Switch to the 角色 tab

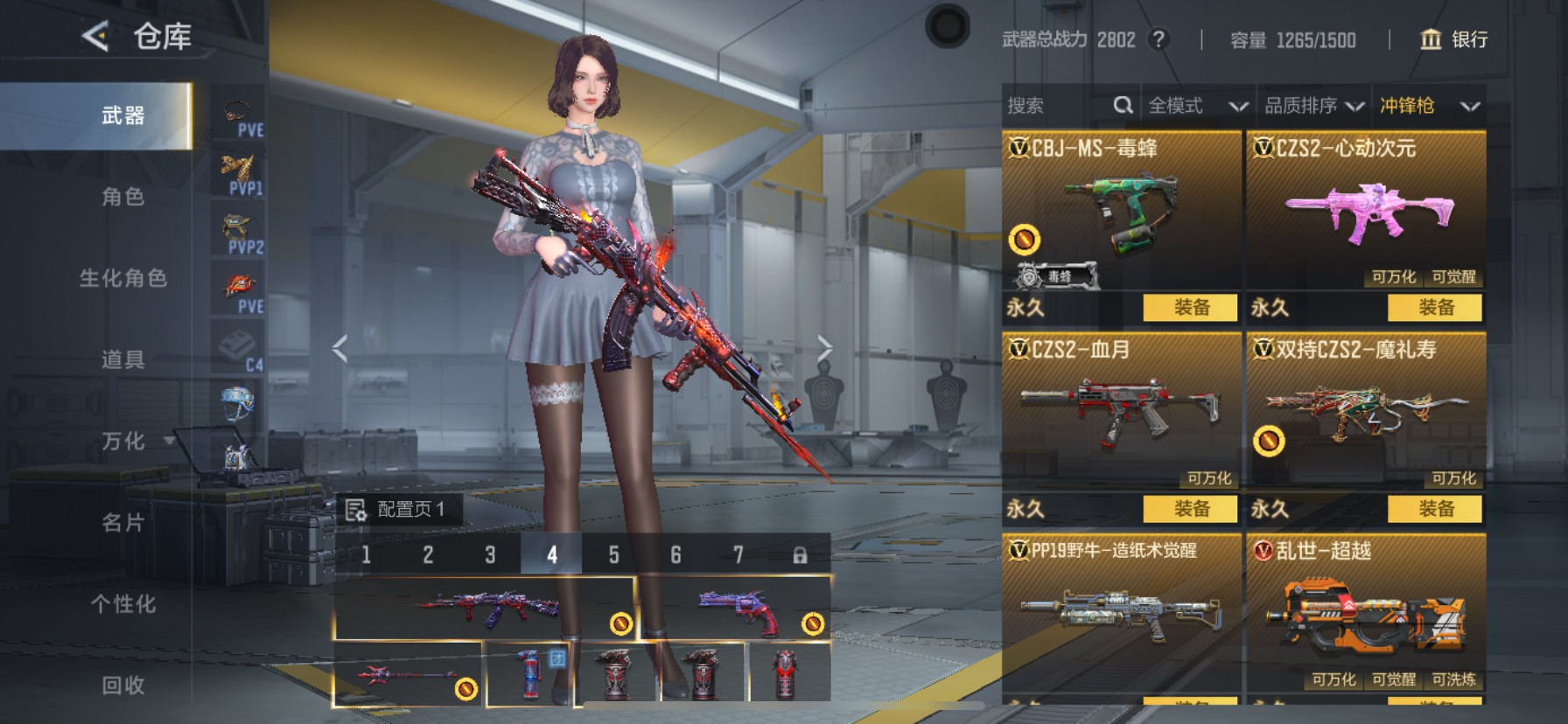coord(122,197)
